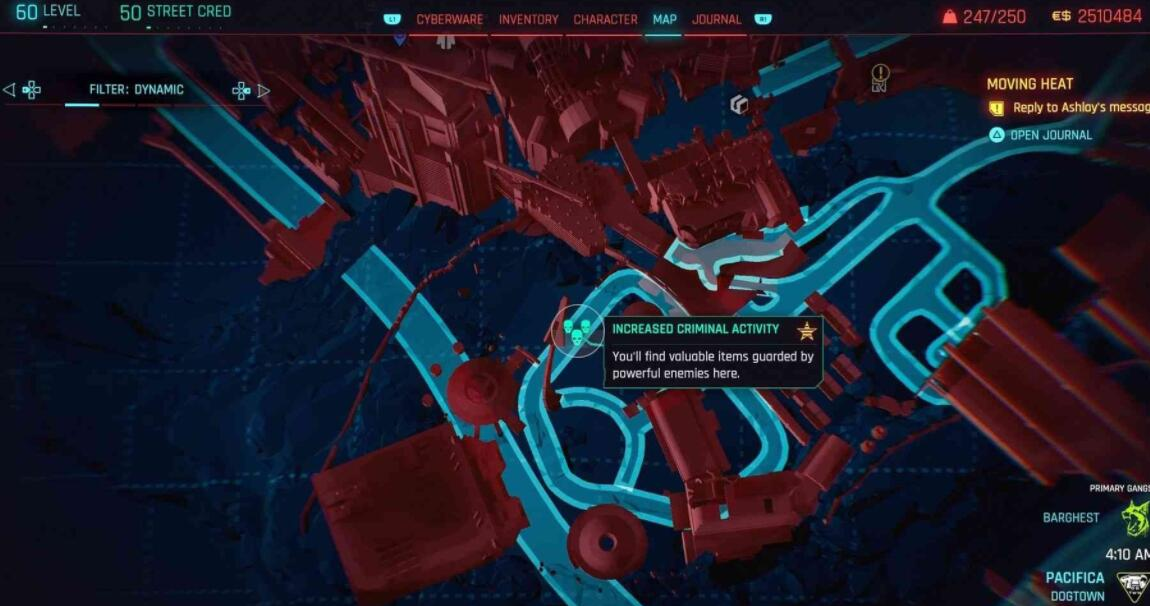Click the Barghest gang emblem

click(1133, 518)
